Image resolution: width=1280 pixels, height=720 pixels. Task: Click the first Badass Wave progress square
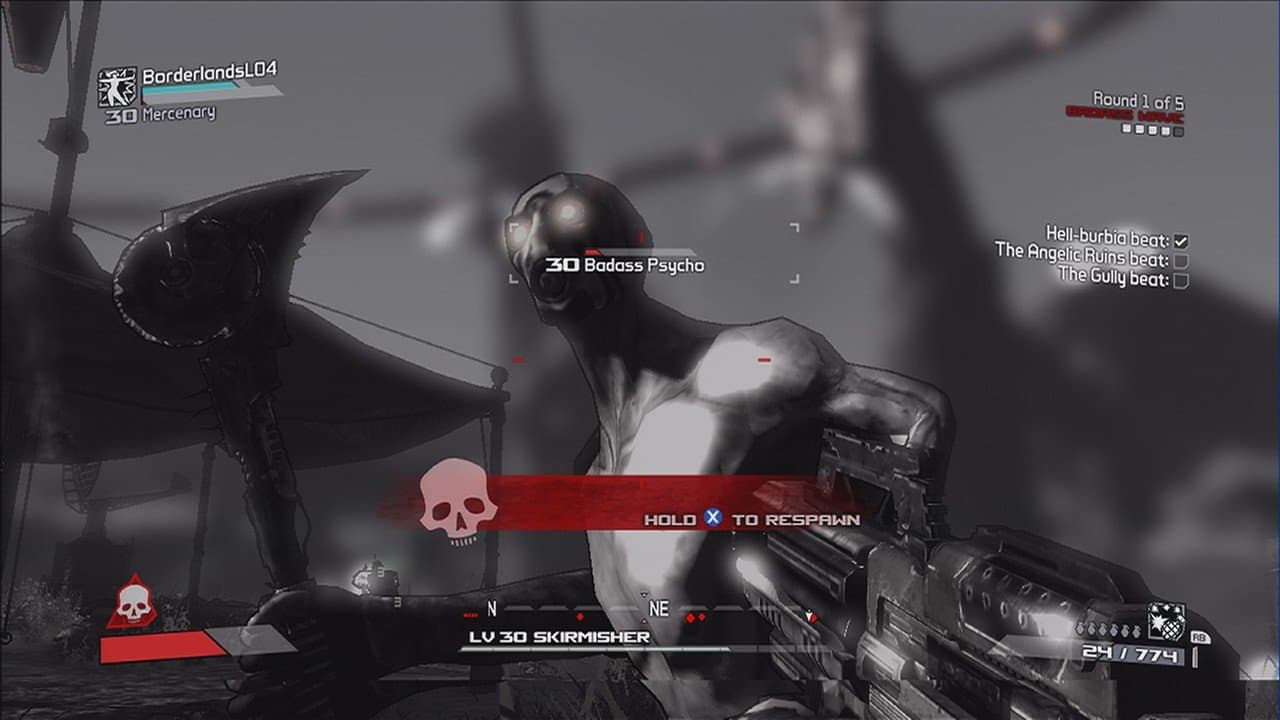coord(1125,128)
